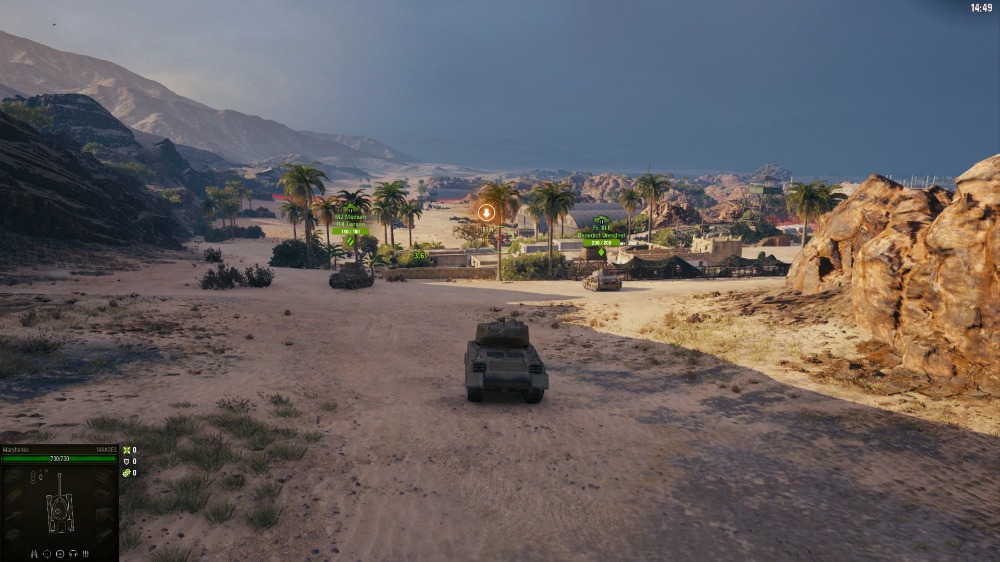Click the loader shells crew icon
The height and width of the screenshot is (562, 1000).
click(x=86, y=554)
